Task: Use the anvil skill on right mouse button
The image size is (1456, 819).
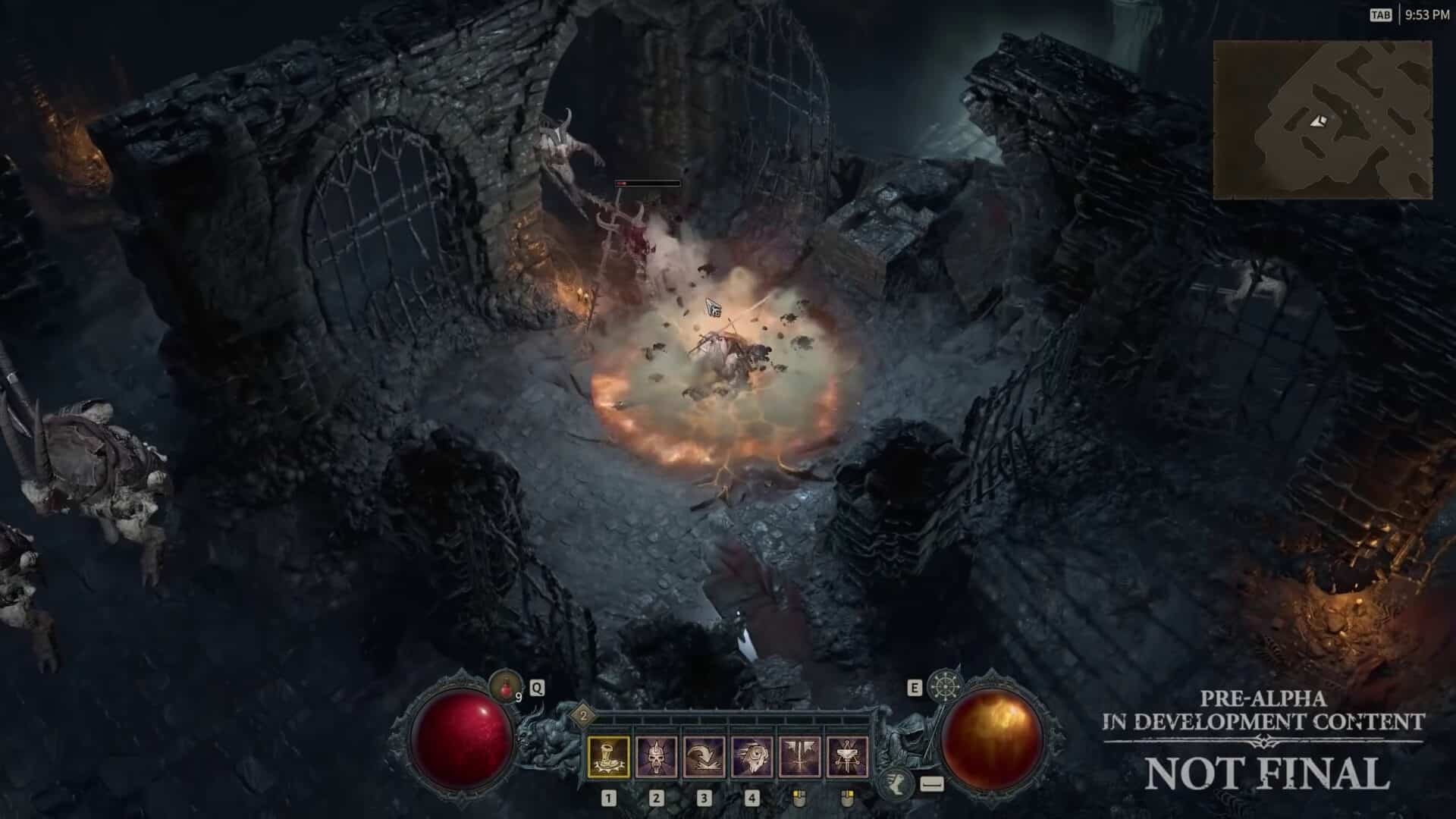Action: click(x=849, y=757)
